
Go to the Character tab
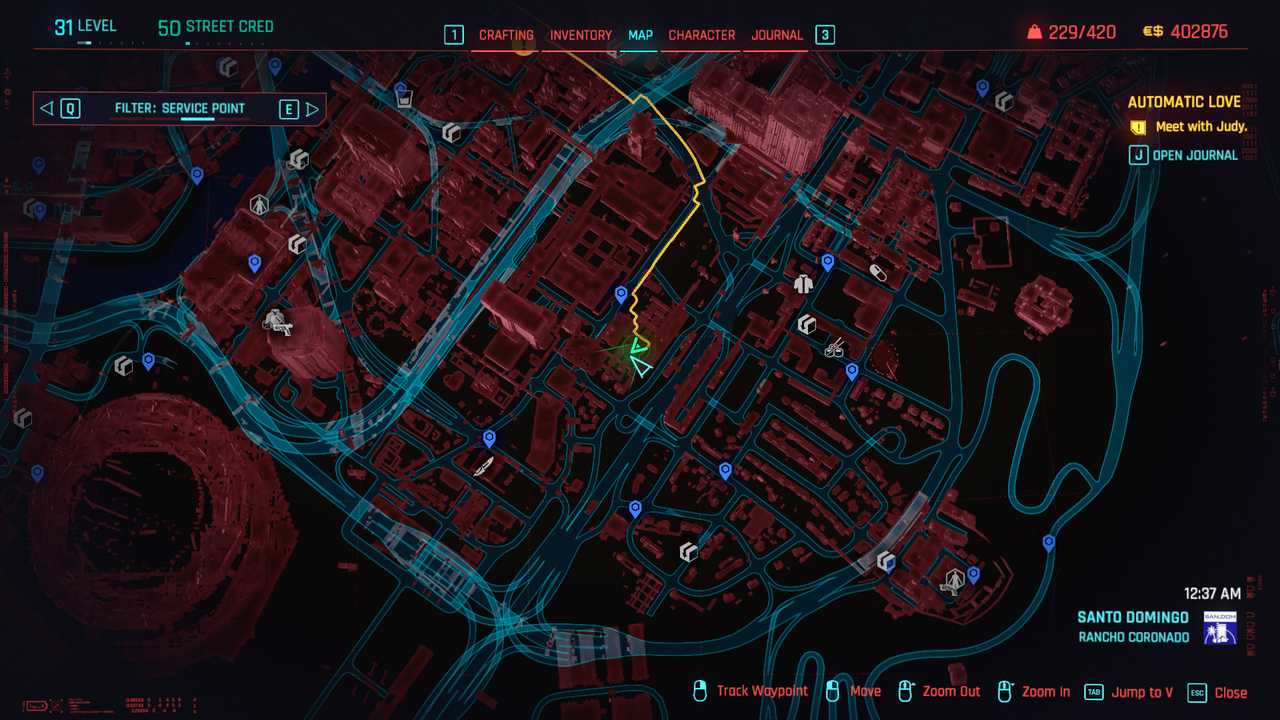[x=702, y=35]
